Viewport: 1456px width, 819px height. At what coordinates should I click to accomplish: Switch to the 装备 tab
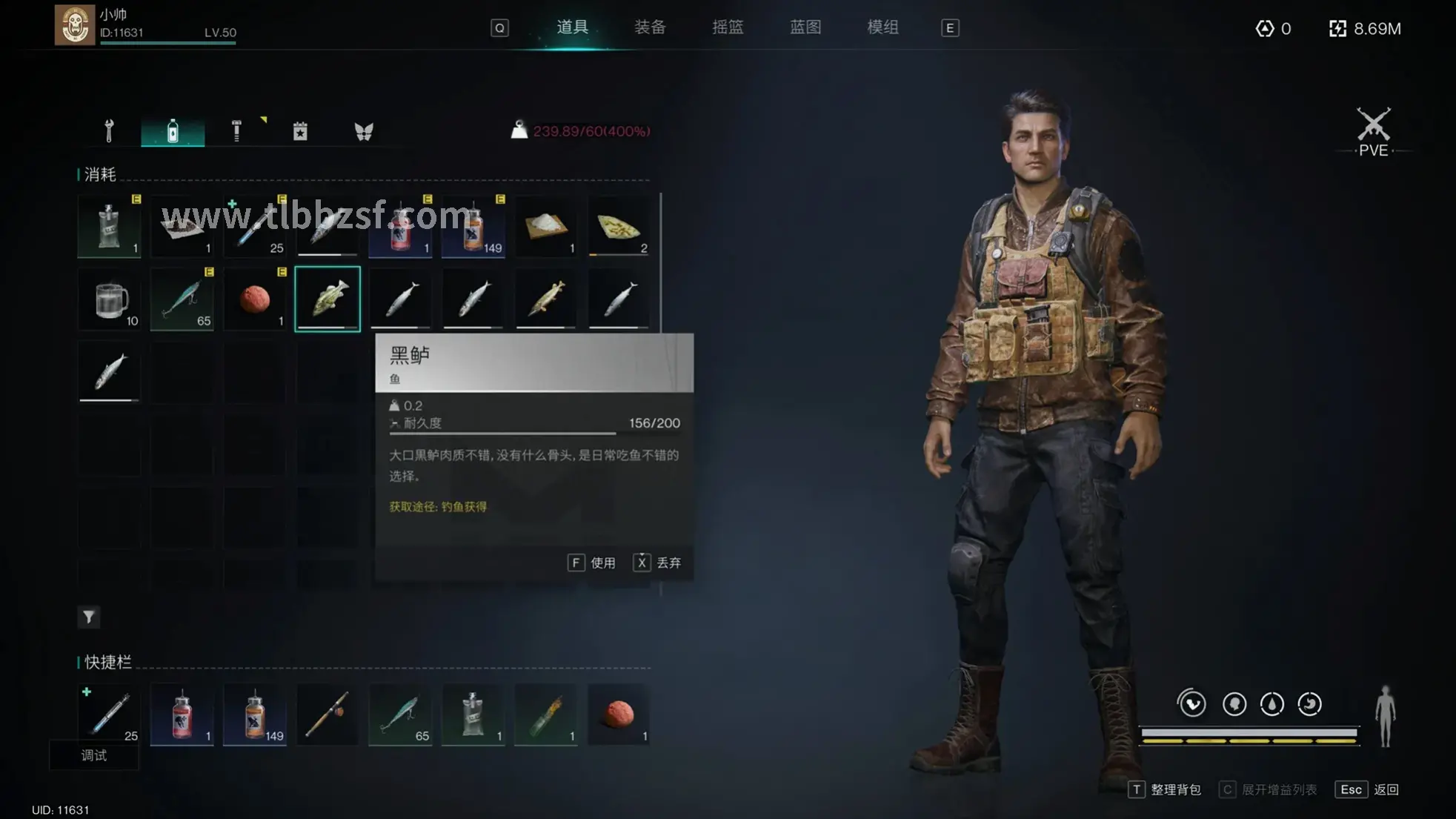(650, 27)
